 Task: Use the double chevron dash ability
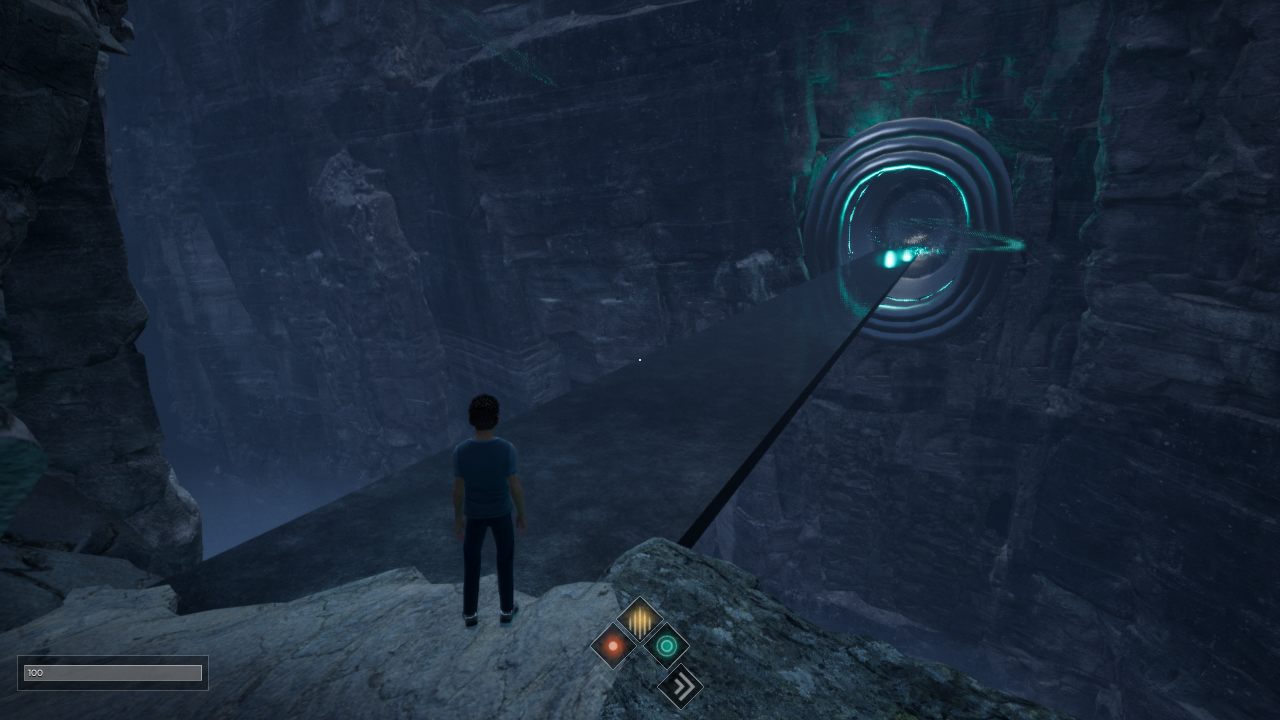coord(680,686)
